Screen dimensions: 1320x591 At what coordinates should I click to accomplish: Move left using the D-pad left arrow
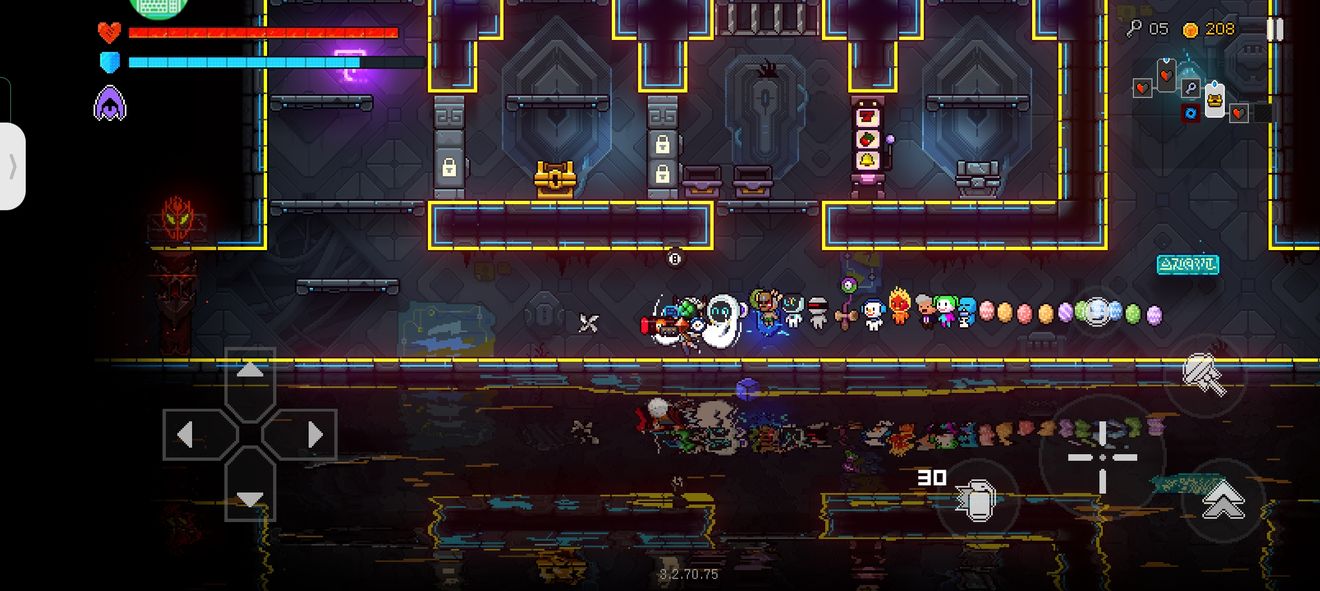[185, 434]
